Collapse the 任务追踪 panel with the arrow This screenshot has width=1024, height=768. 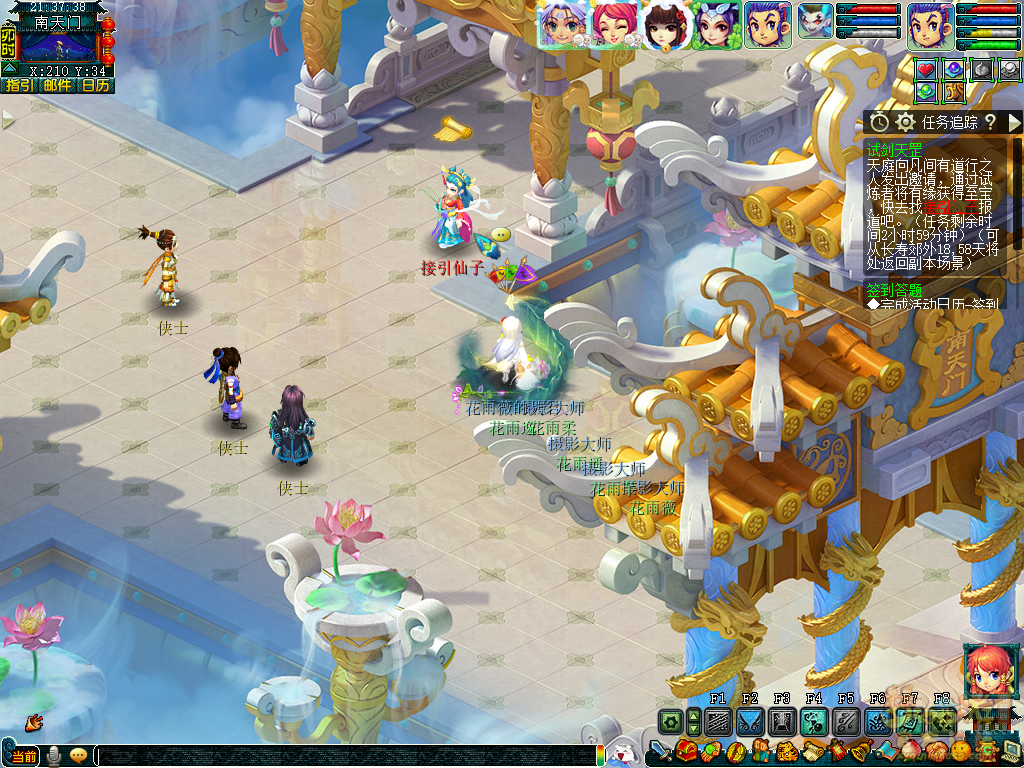1013,122
